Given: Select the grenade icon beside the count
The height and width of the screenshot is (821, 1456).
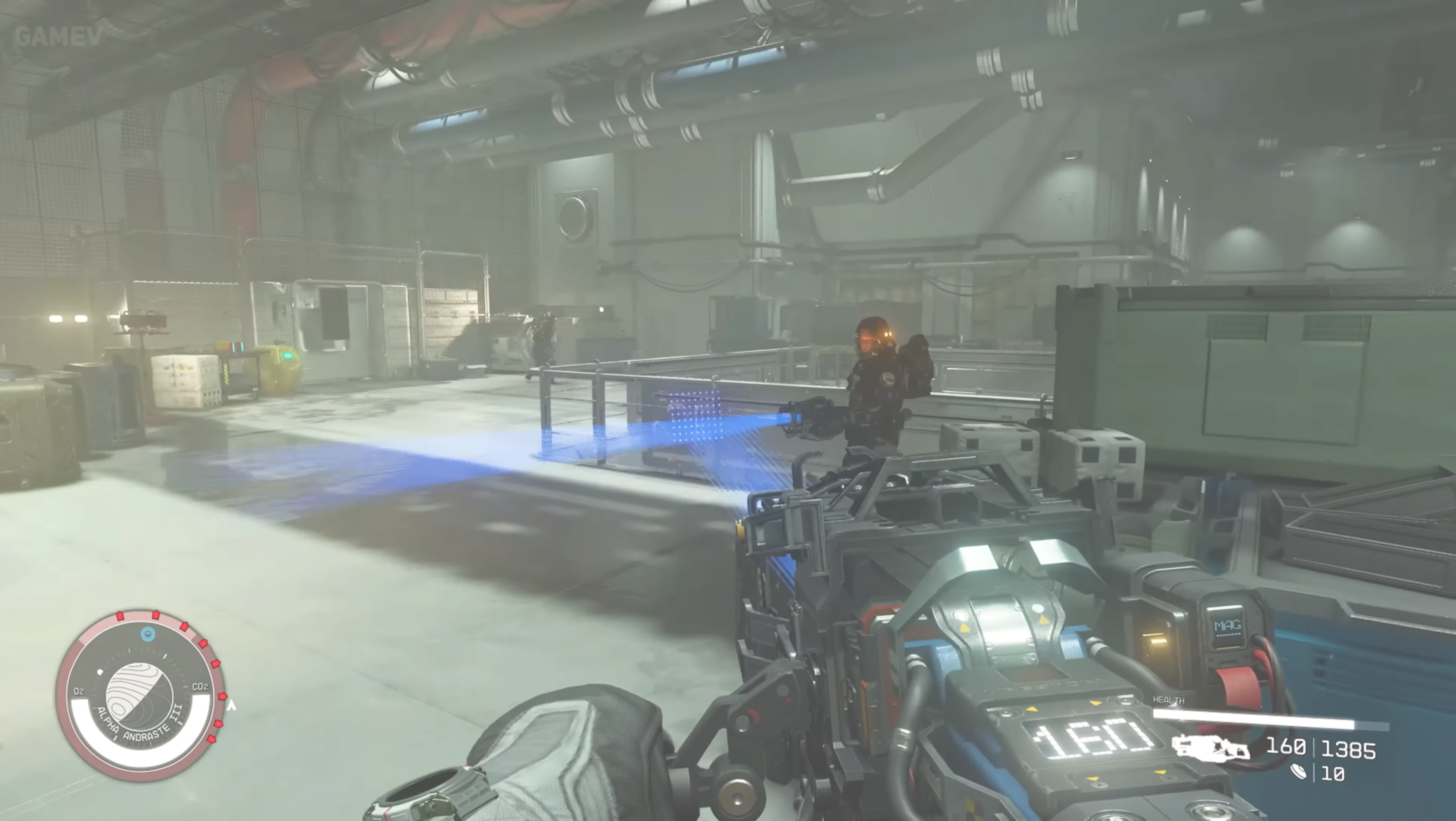Looking at the screenshot, I should click(x=1299, y=772).
